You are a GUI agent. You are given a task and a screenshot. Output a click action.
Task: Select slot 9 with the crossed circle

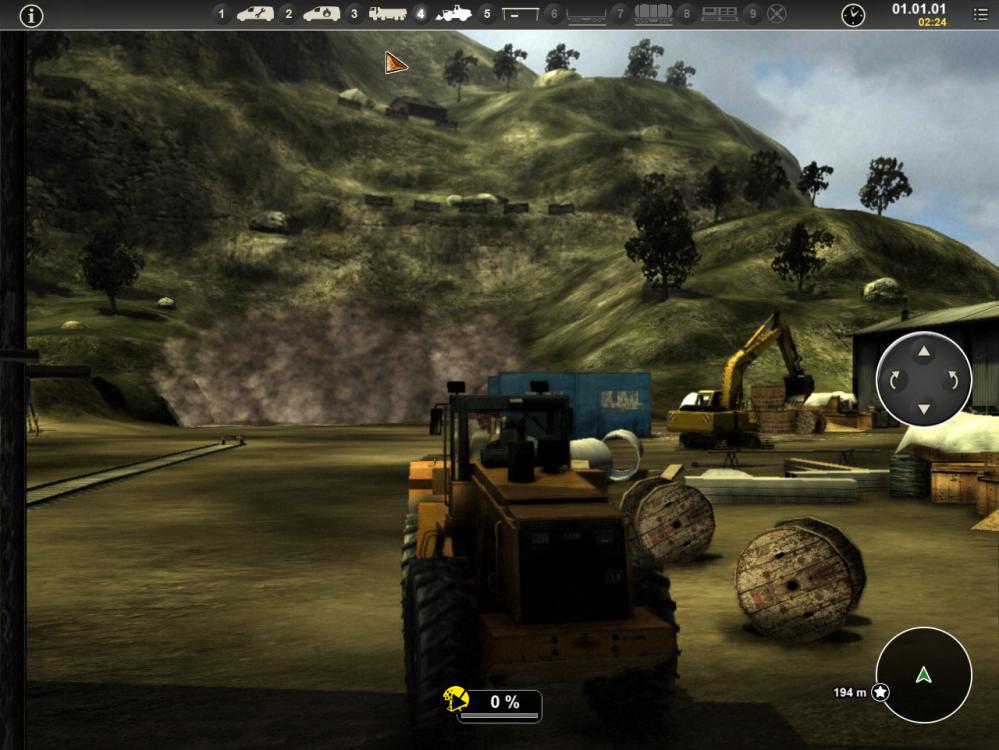pos(776,14)
